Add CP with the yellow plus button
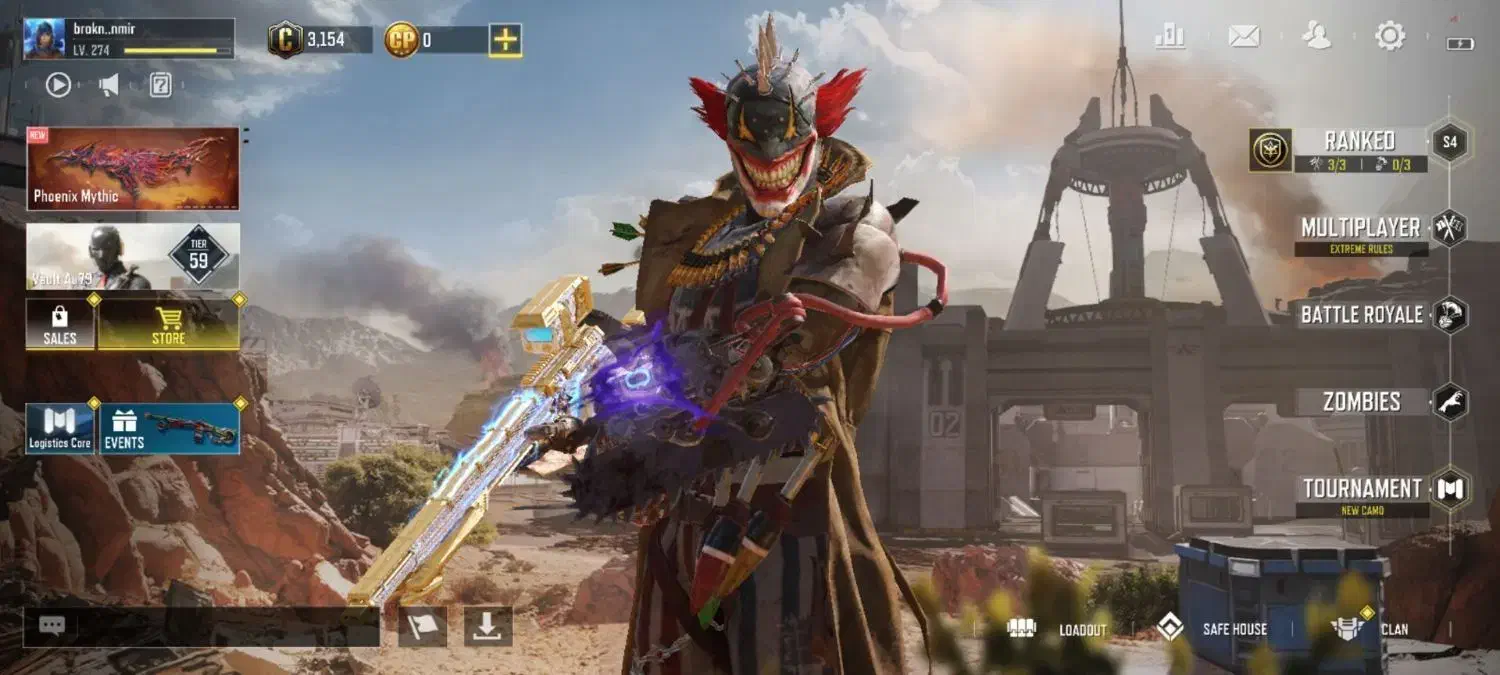Screen dimensions: 1500x675 click(x=505, y=40)
